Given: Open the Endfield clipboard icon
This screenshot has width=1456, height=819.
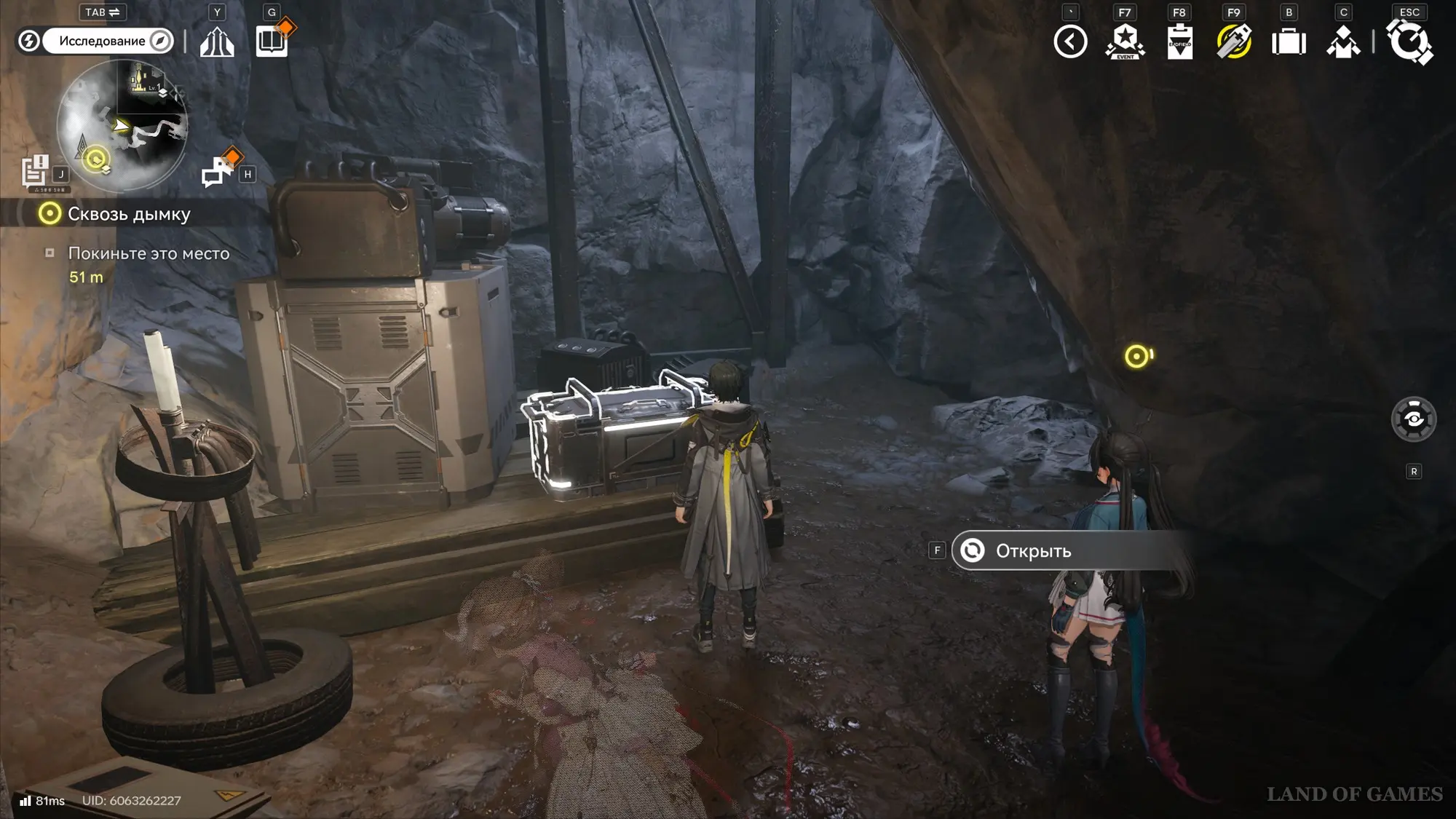Looking at the screenshot, I should (x=1179, y=41).
